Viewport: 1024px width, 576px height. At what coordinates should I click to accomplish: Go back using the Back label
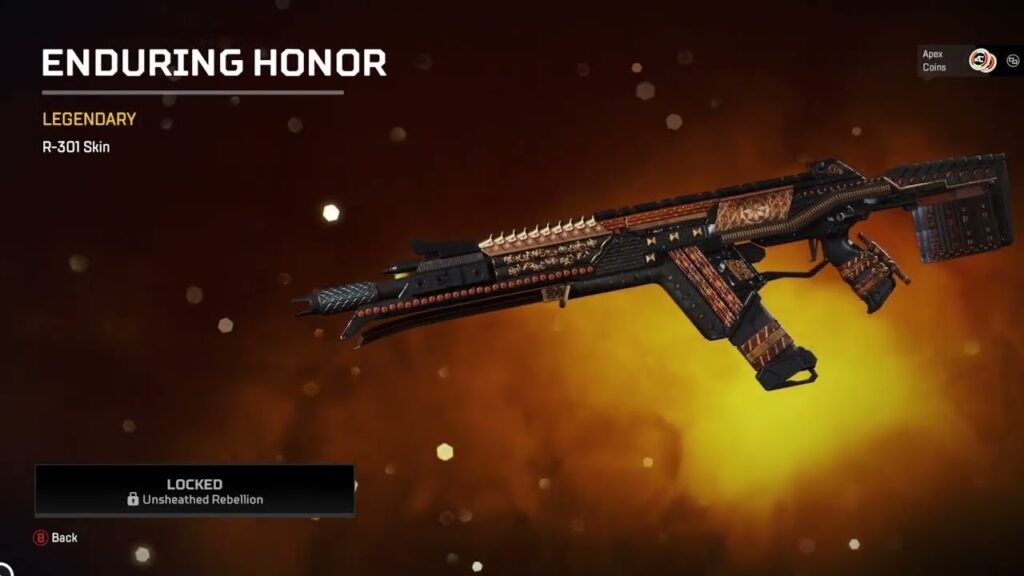click(64, 538)
